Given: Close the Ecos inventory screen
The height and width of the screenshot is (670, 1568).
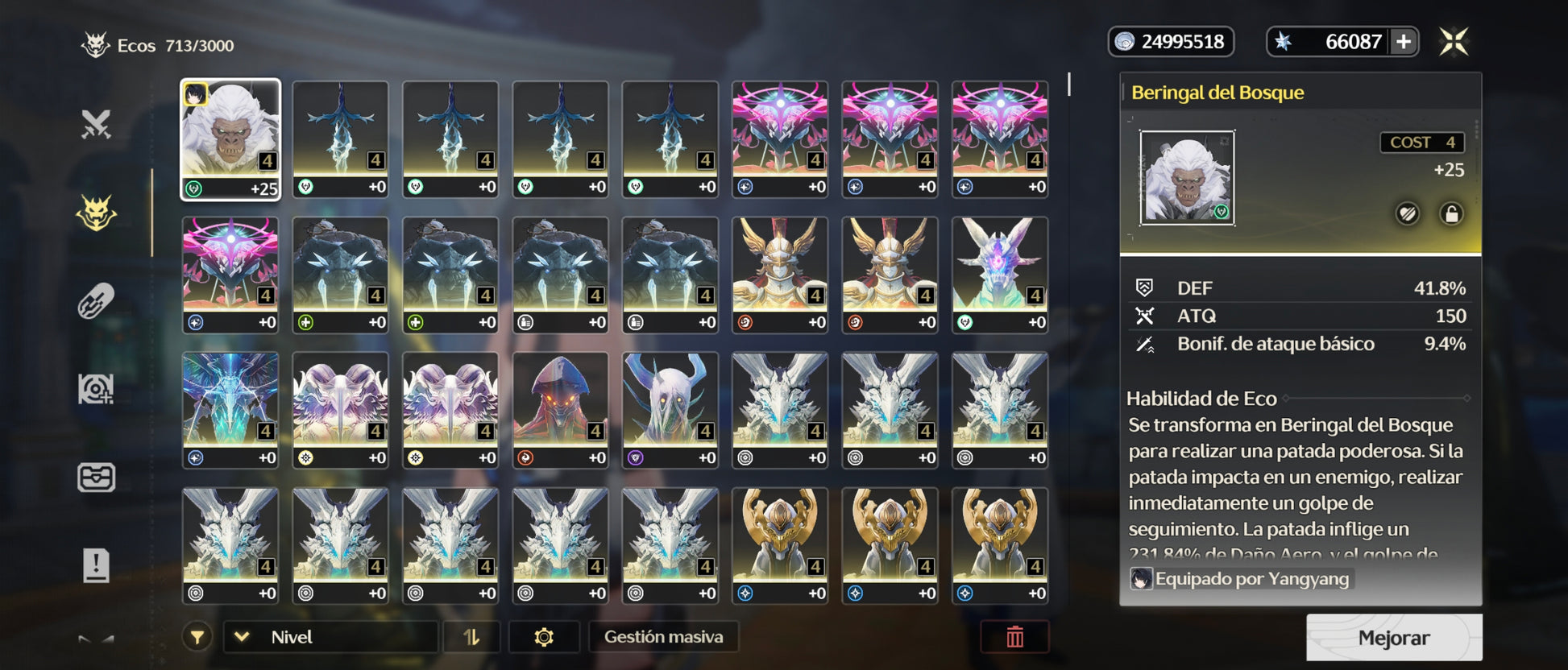Looking at the screenshot, I should tap(1454, 42).
